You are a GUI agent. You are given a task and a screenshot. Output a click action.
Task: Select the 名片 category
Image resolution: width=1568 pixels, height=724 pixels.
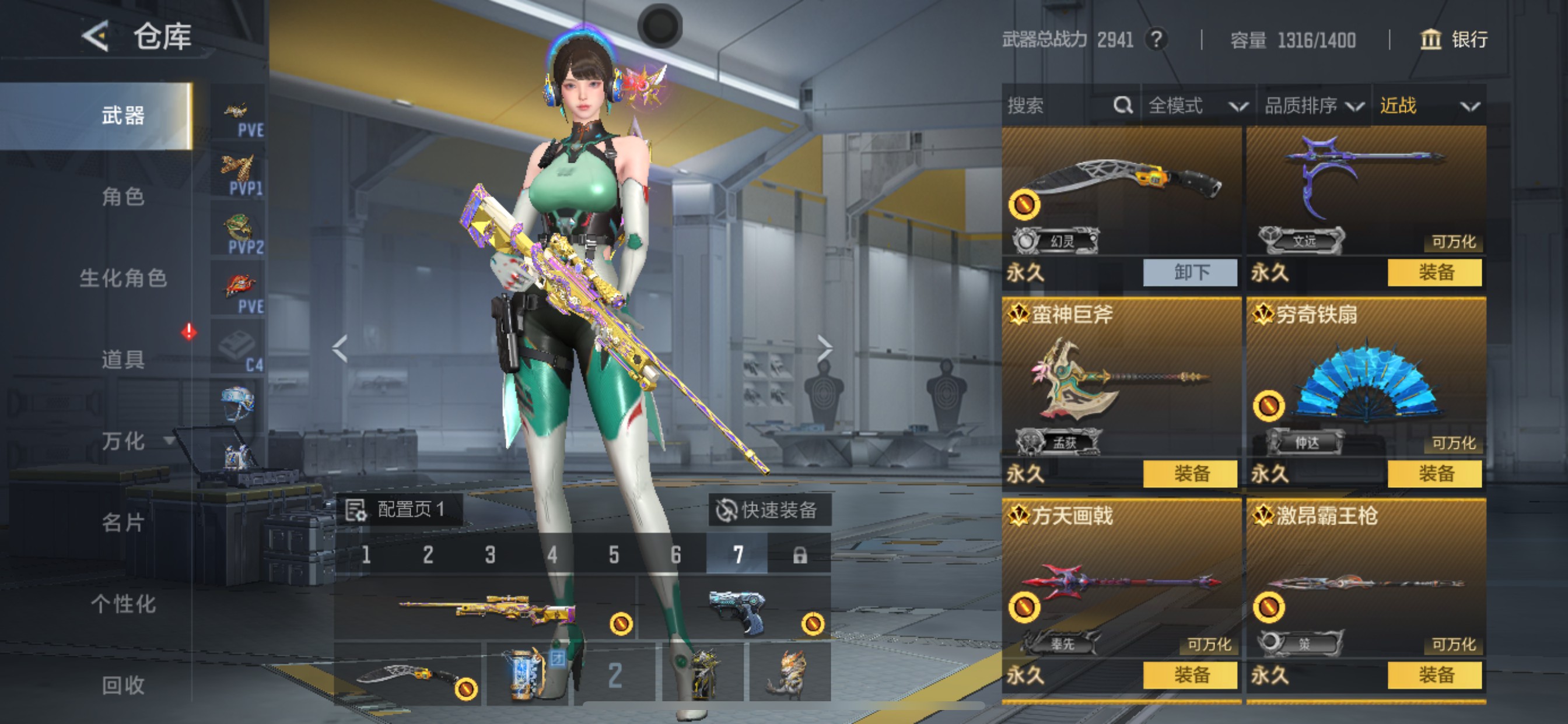click(123, 523)
